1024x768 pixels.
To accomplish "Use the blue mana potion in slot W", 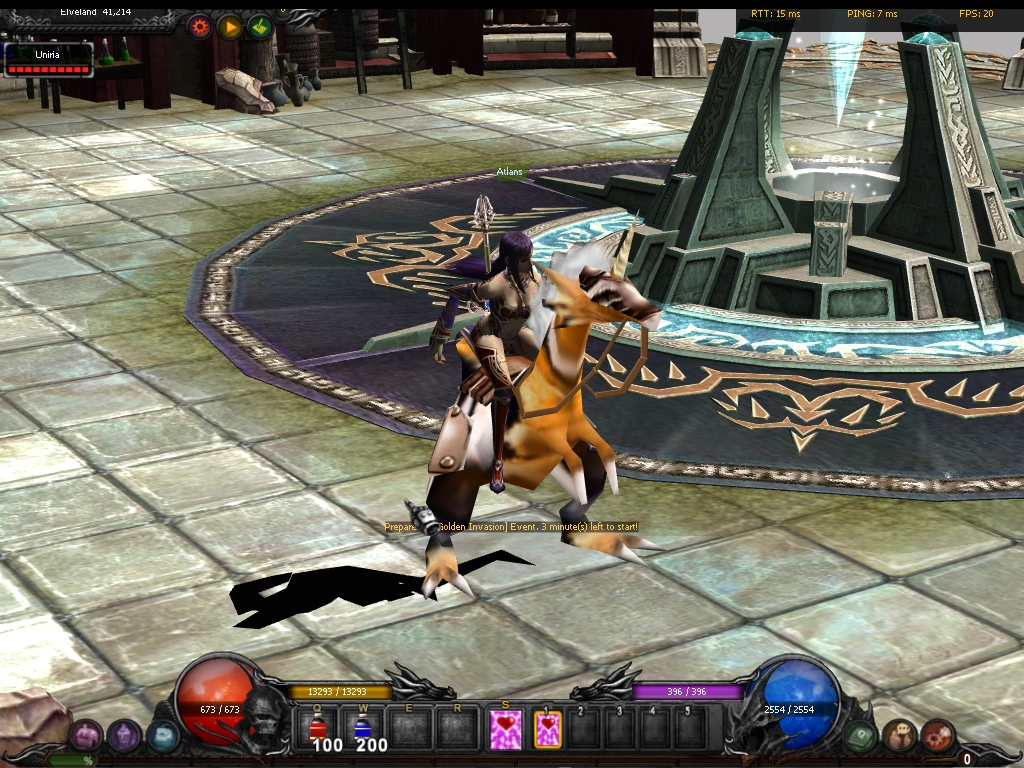I will 363,727.
